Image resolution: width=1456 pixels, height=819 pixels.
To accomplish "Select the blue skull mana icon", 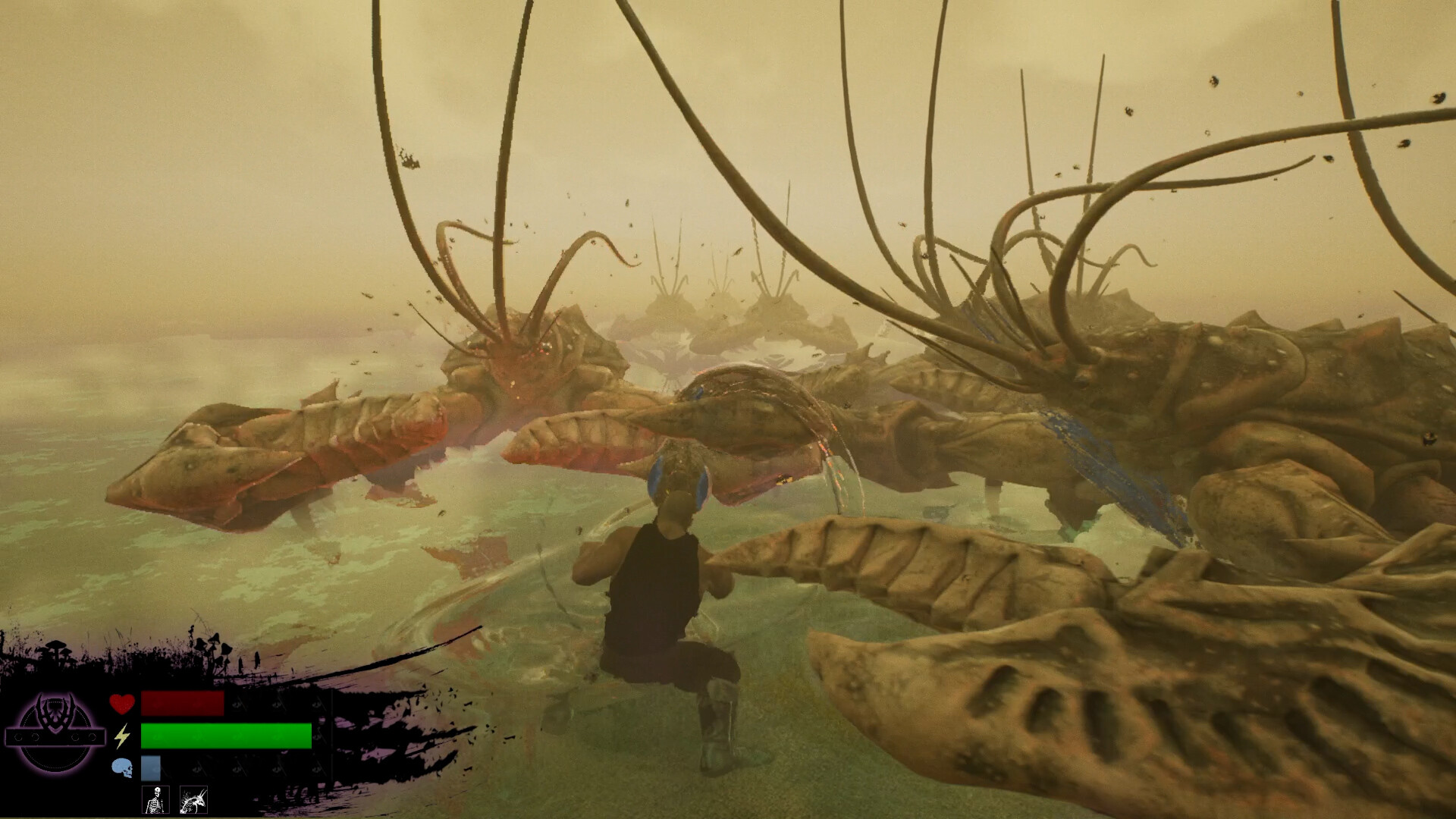I will click(122, 767).
